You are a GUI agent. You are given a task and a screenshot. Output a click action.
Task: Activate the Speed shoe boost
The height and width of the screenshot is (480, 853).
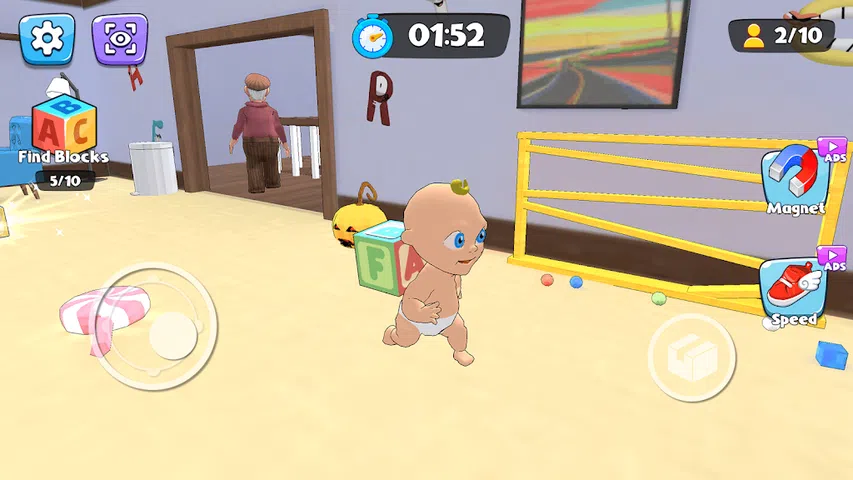coord(793,290)
